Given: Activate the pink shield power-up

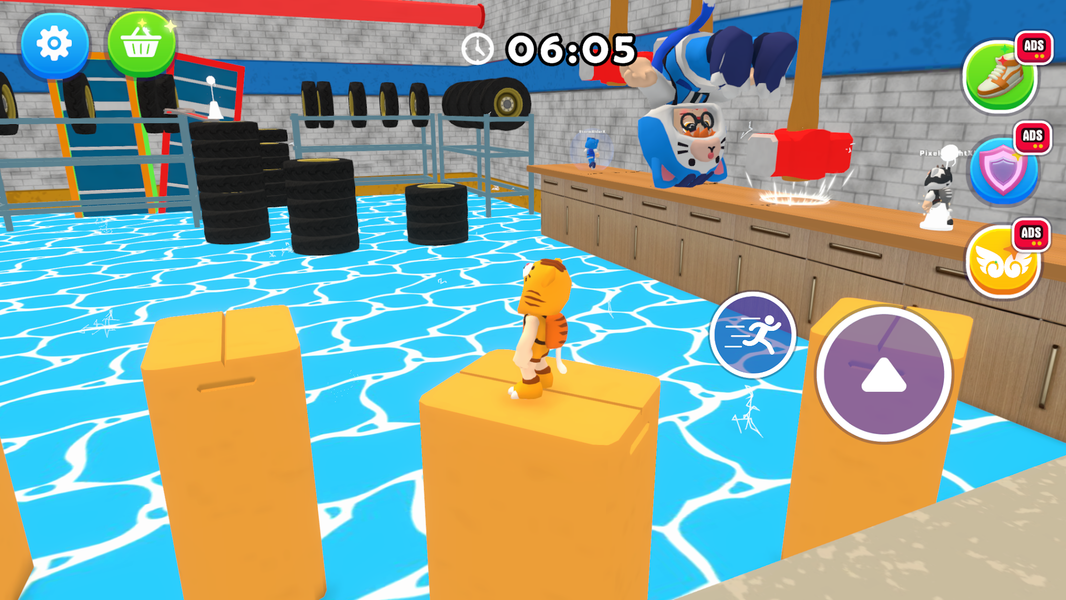Looking at the screenshot, I should point(1002,171).
